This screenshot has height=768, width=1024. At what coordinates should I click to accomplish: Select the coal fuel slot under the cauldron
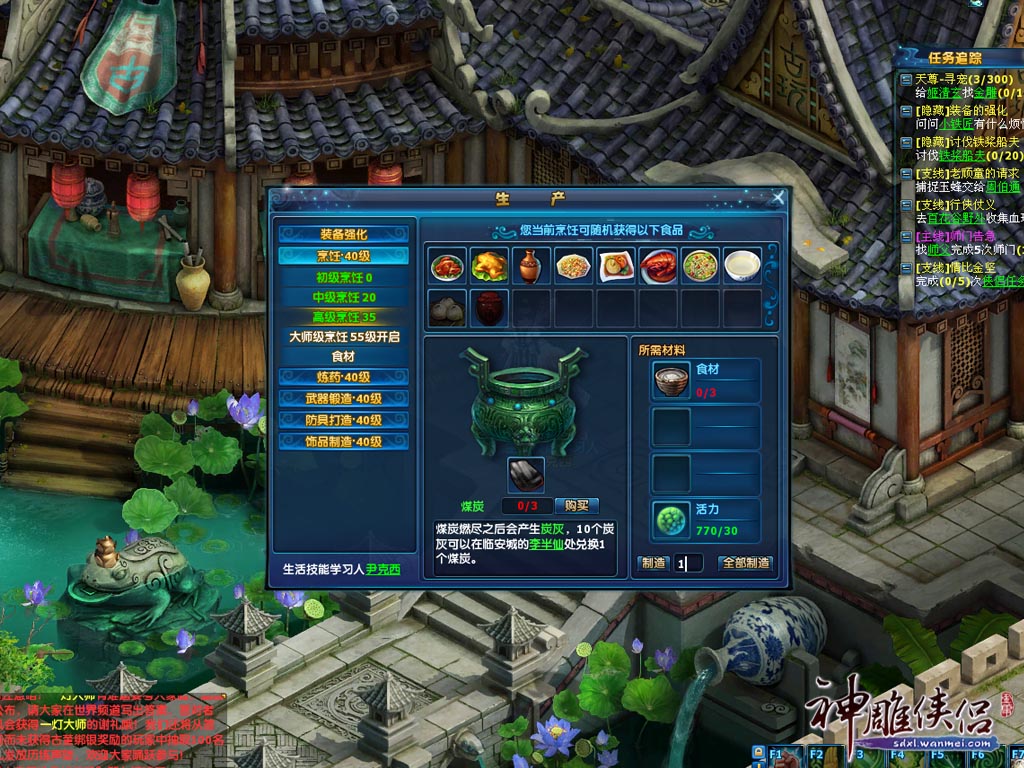(x=525, y=475)
